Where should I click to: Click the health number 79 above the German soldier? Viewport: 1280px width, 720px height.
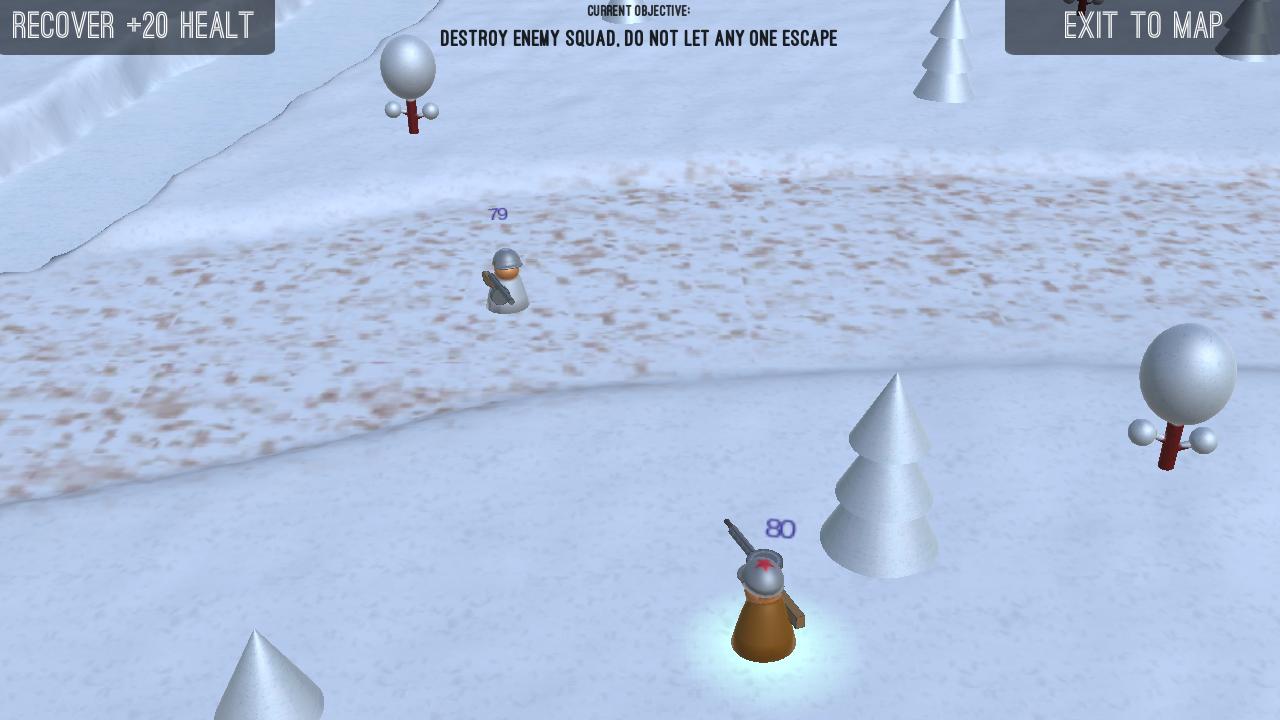(497, 213)
